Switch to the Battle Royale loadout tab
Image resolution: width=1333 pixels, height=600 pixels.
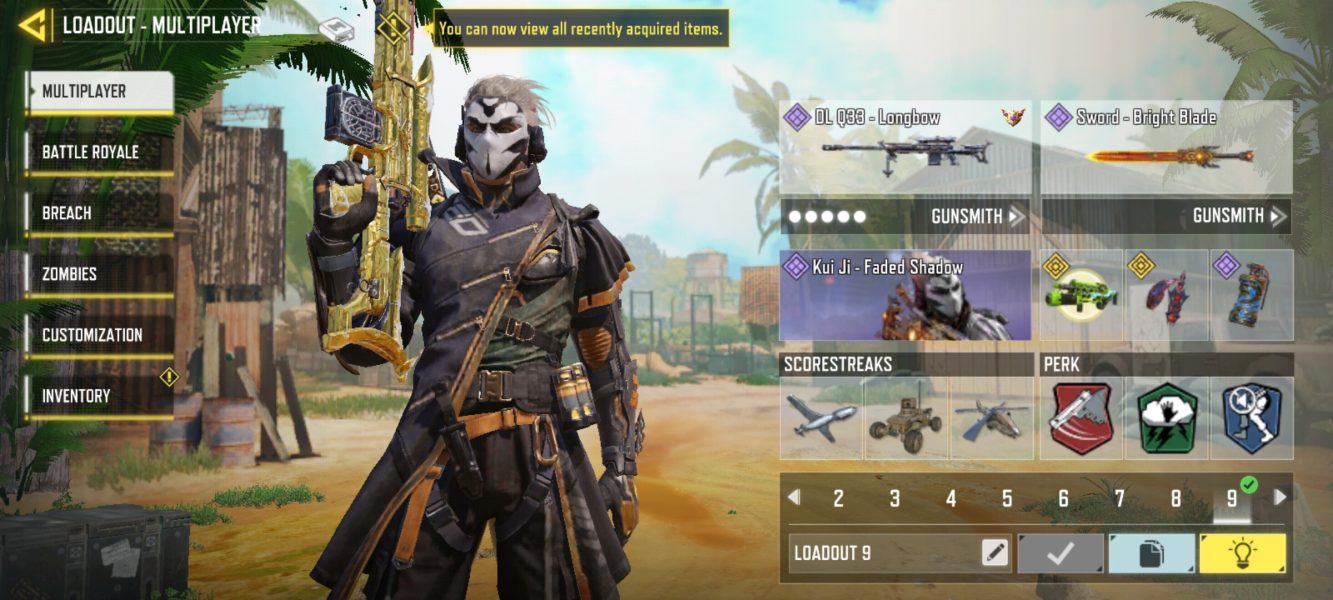click(x=98, y=153)
